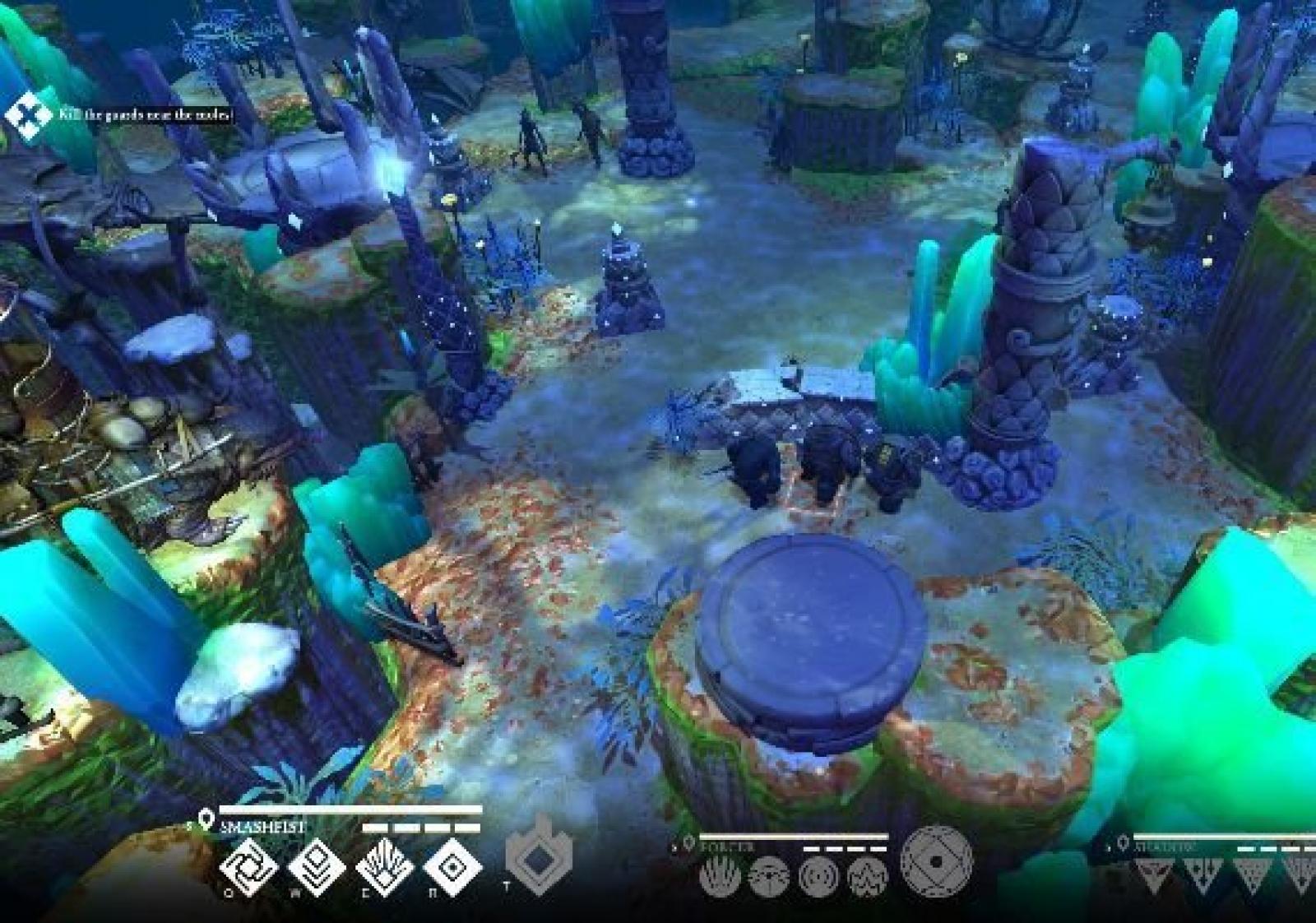
Task: Trigger Forger's concentric rings ability
Action: [818, 876]
